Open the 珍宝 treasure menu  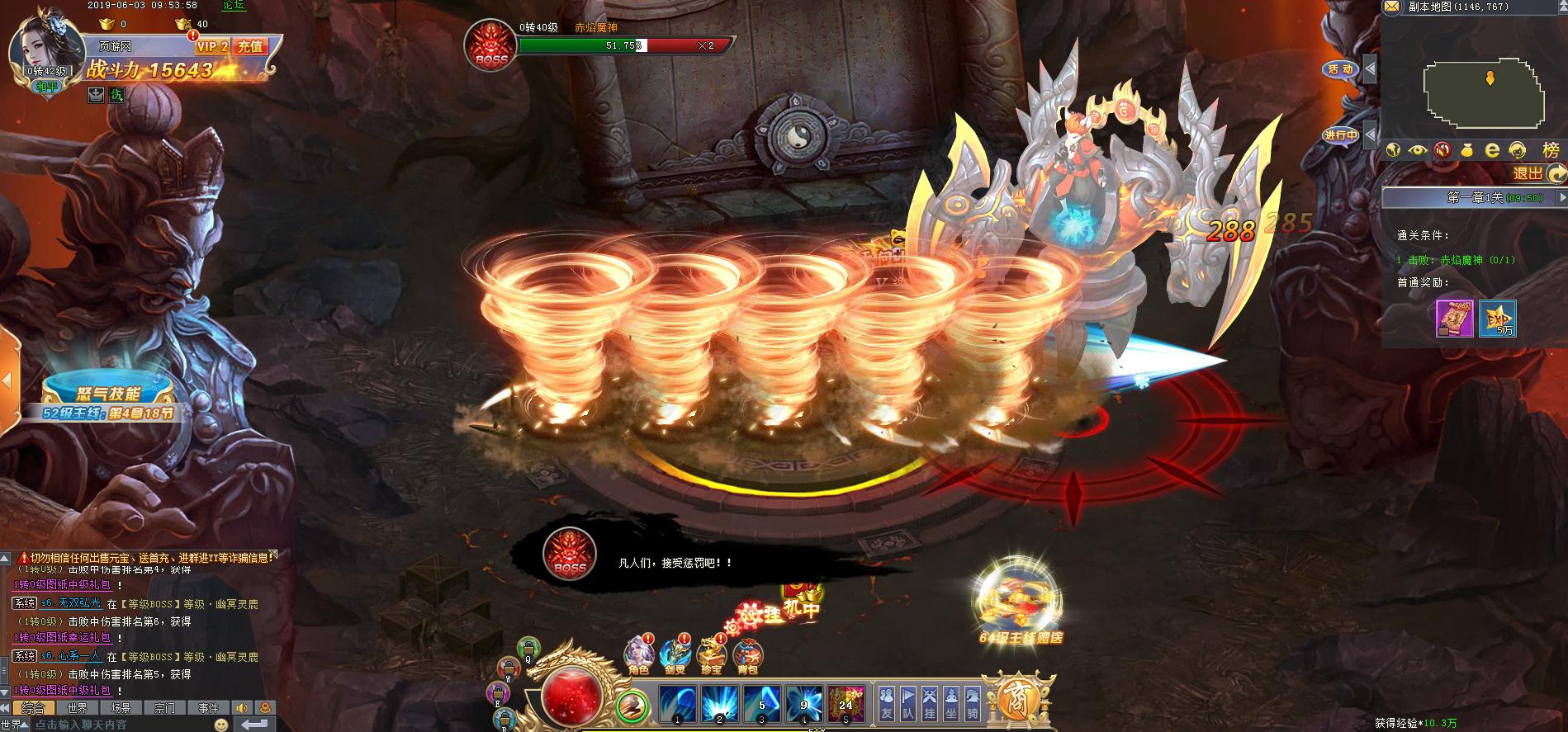pyautogui.click(x=712, y=657)
